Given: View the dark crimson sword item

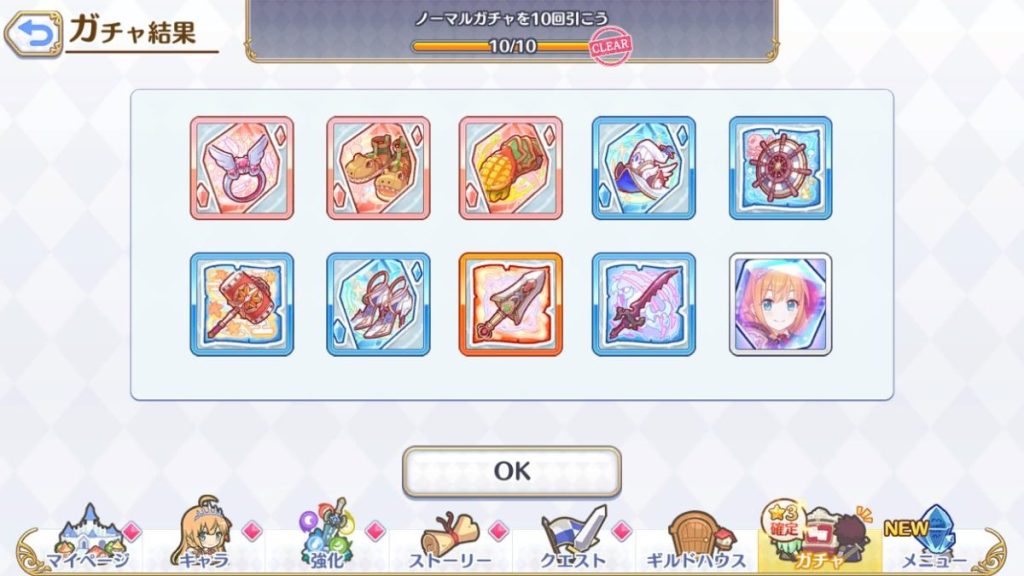Looking at the screenshot, I should (x=644, y=304).
